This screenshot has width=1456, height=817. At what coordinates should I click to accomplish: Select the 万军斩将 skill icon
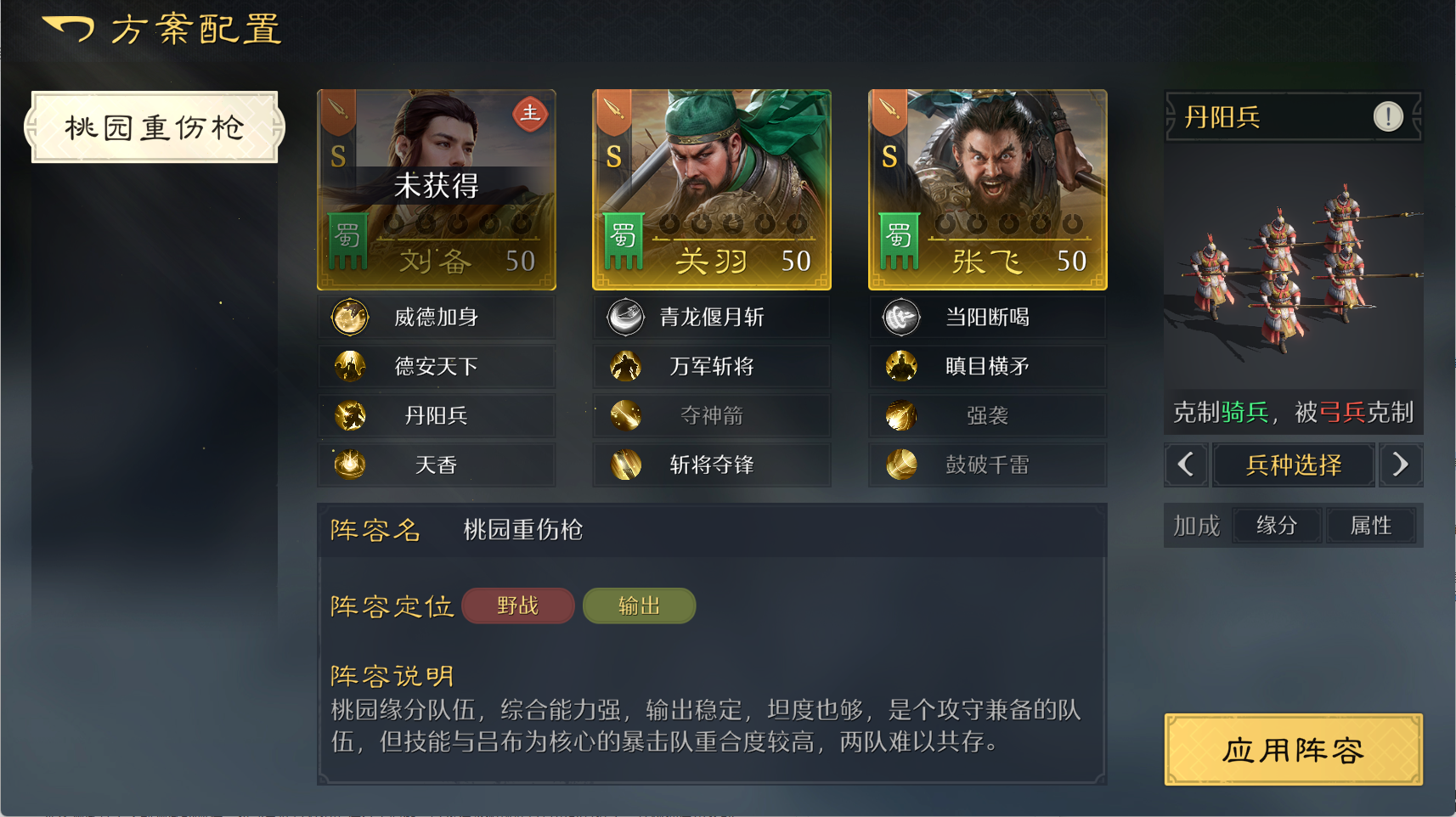[x=624, y=366]
